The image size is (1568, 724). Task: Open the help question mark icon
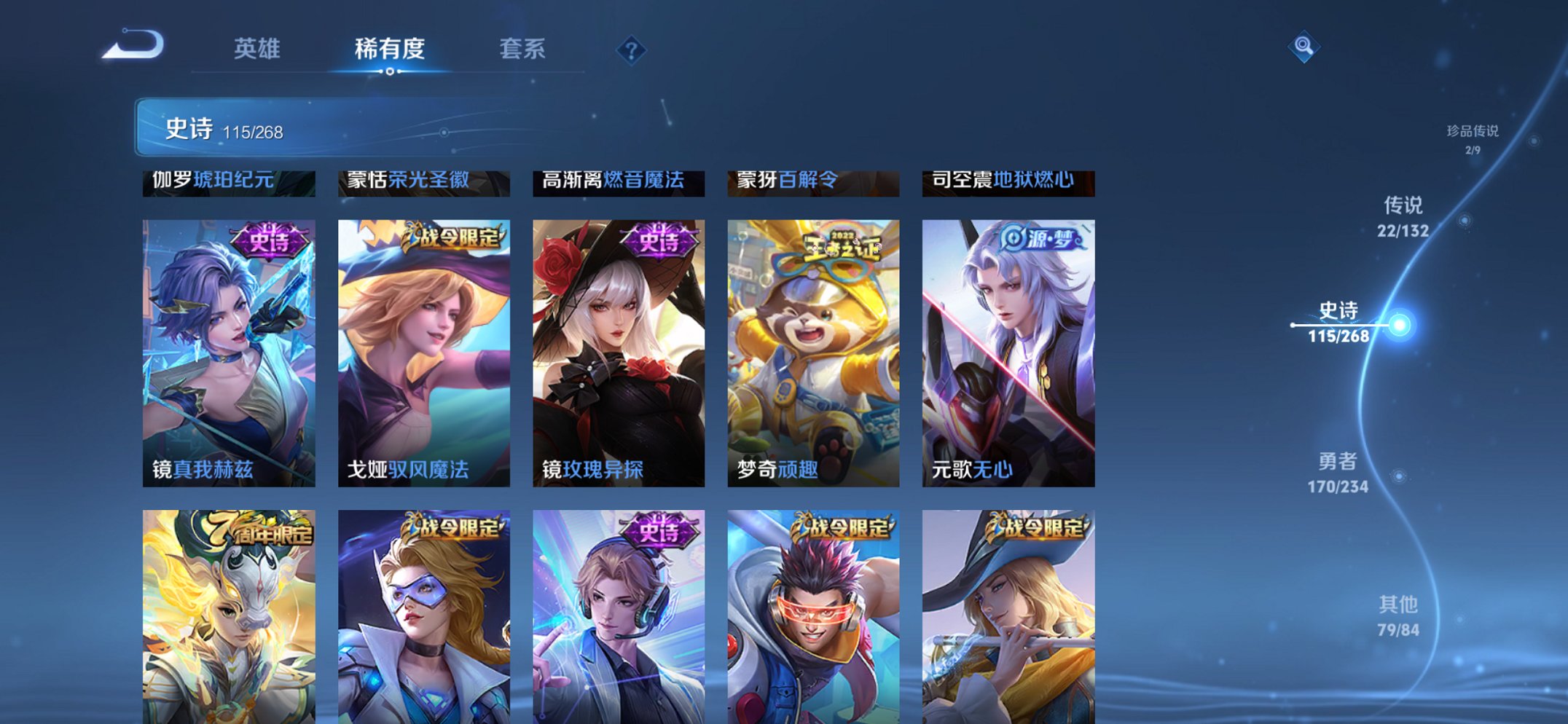[631, 50]
